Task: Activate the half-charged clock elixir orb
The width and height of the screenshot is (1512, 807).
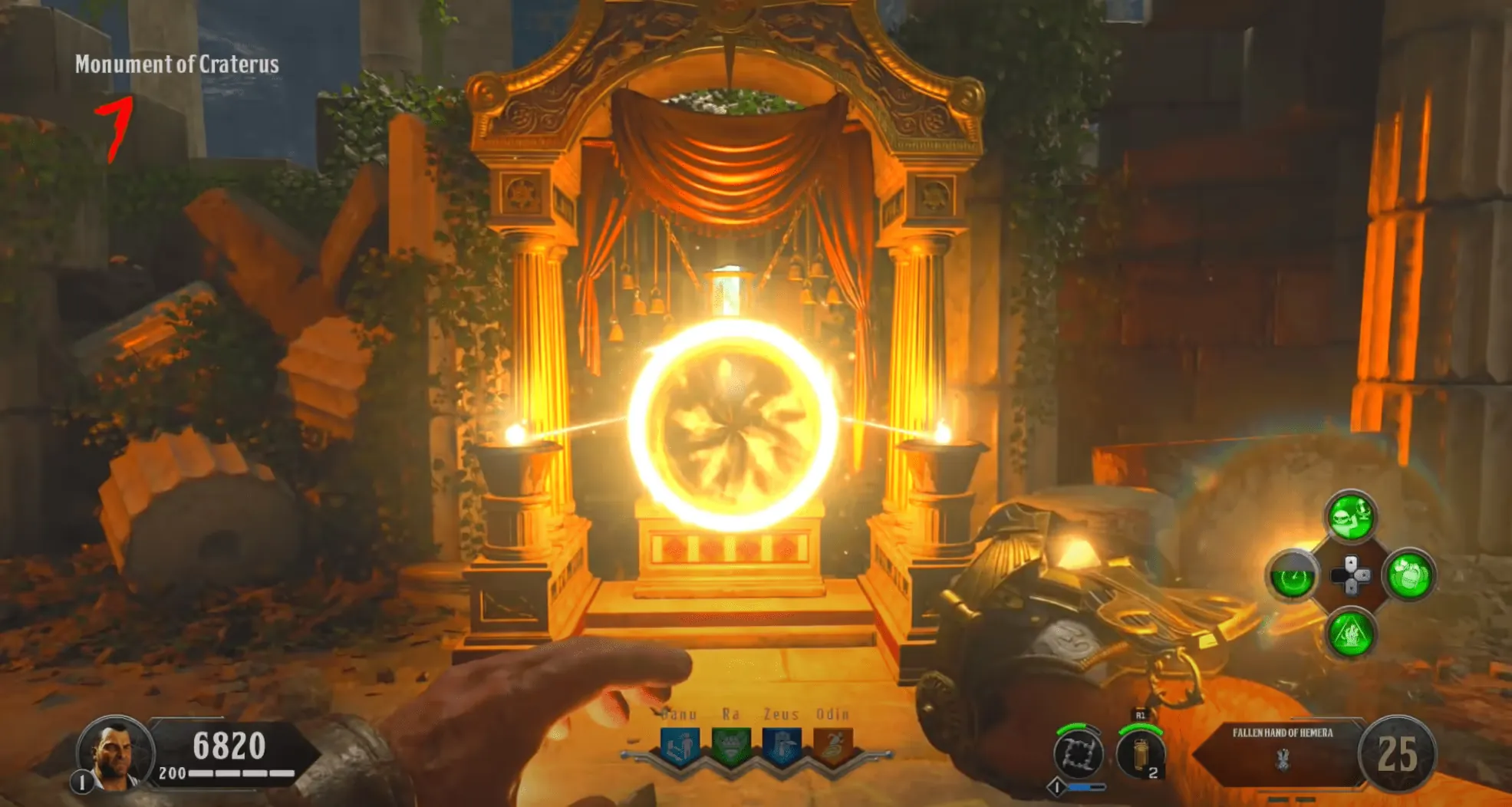Action: (x=1293, y=576)
